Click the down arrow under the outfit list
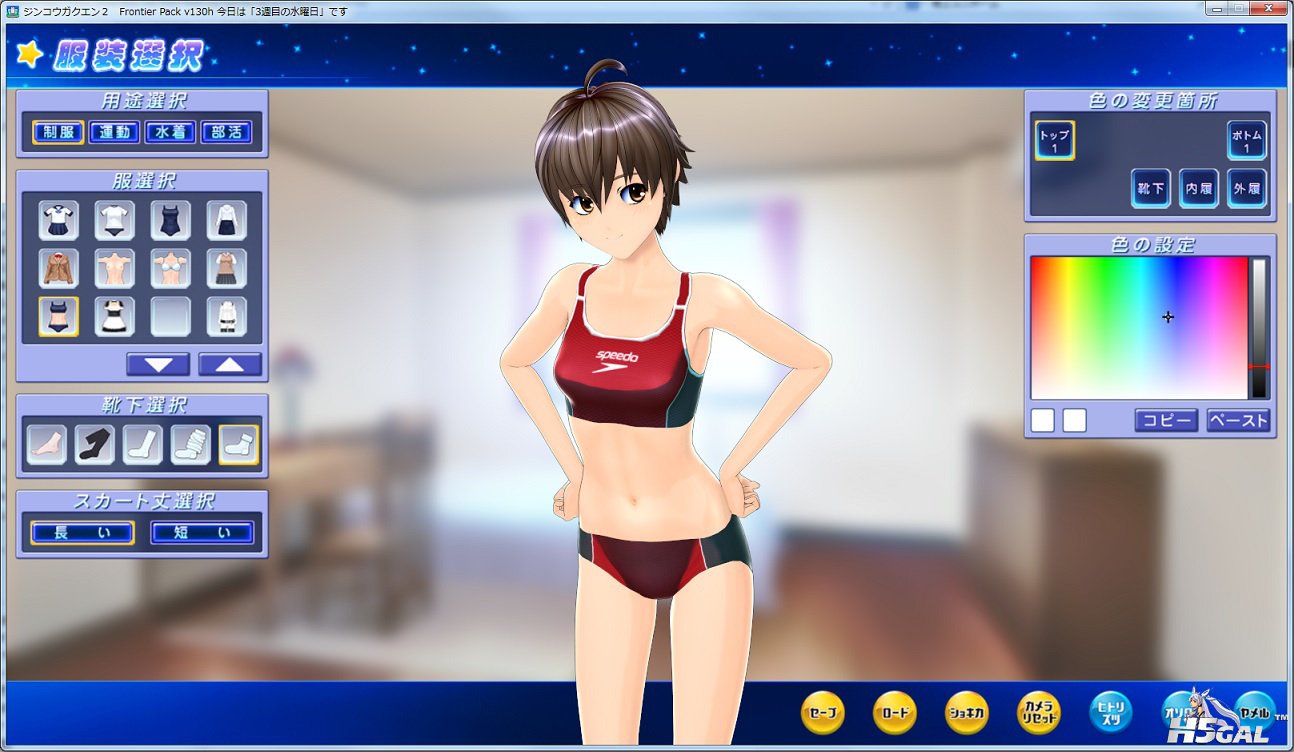The image size is (1294, 752). coord(158,364)
